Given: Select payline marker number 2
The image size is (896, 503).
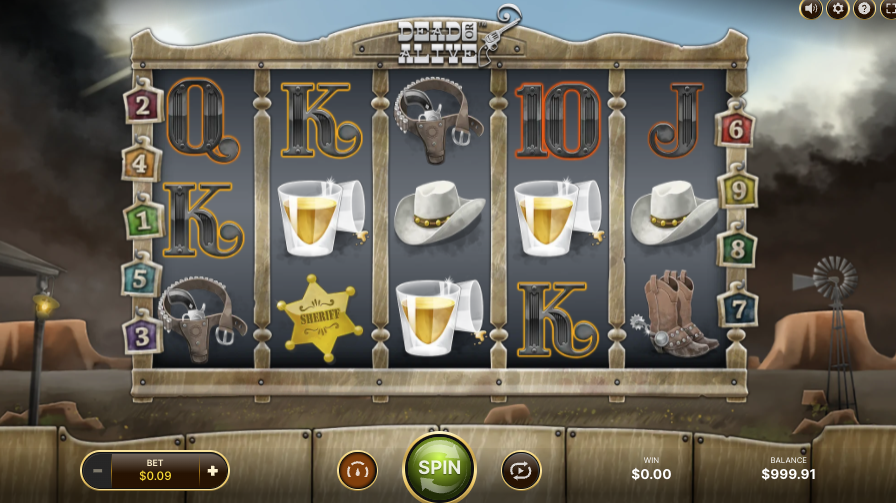Looking at the screenshot, I should 143,104.
